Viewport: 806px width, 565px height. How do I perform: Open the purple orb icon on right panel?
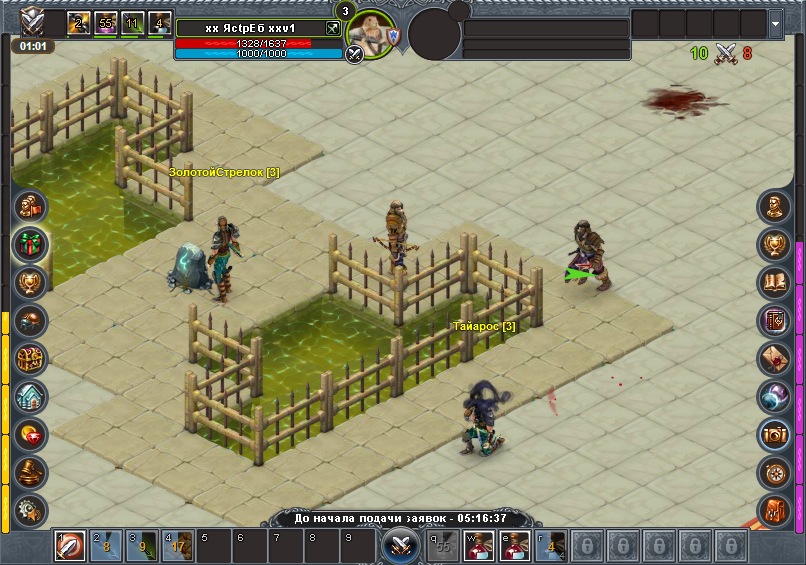(775, 396)
